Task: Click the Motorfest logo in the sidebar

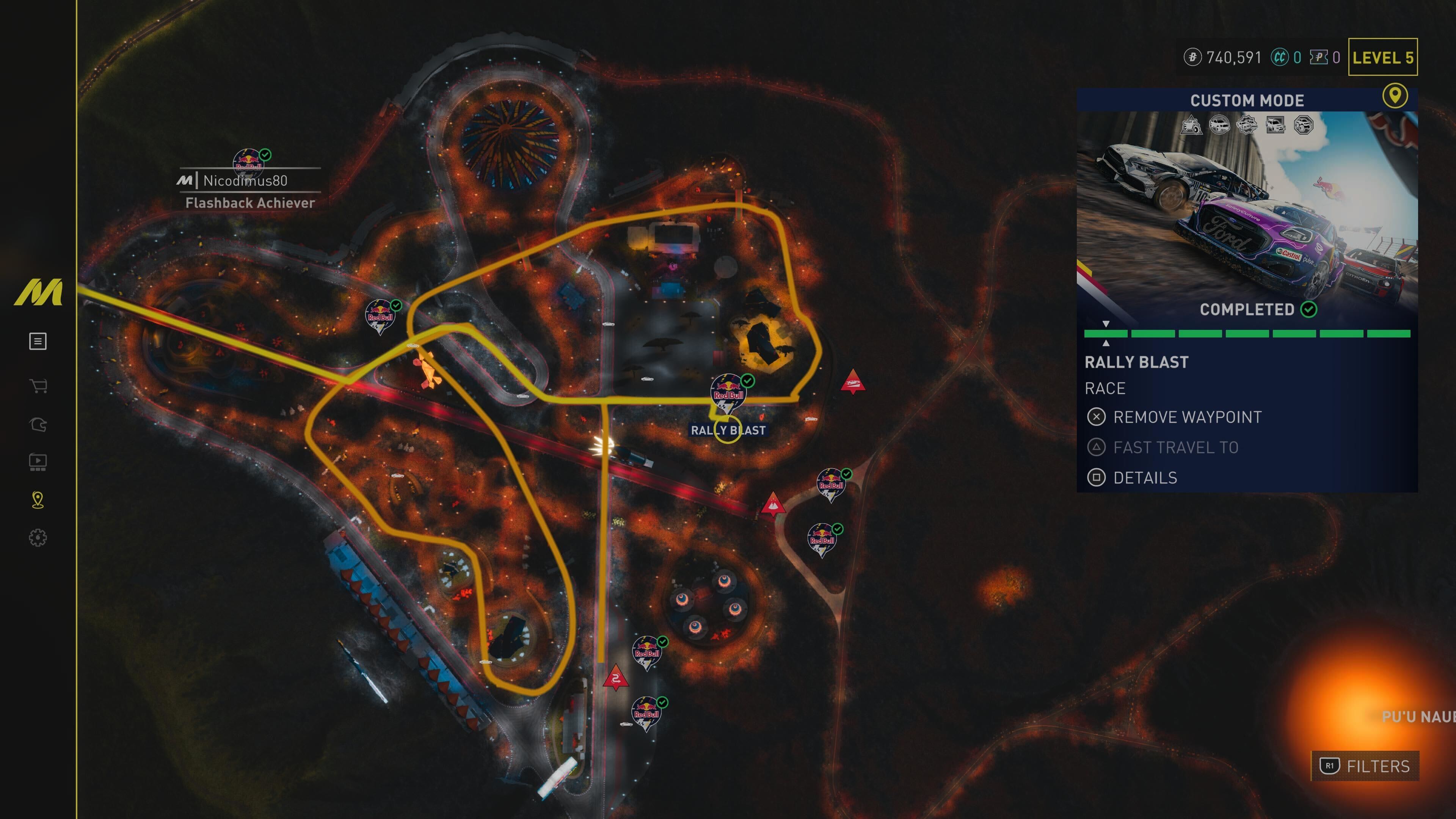Action: coord(38,292)
